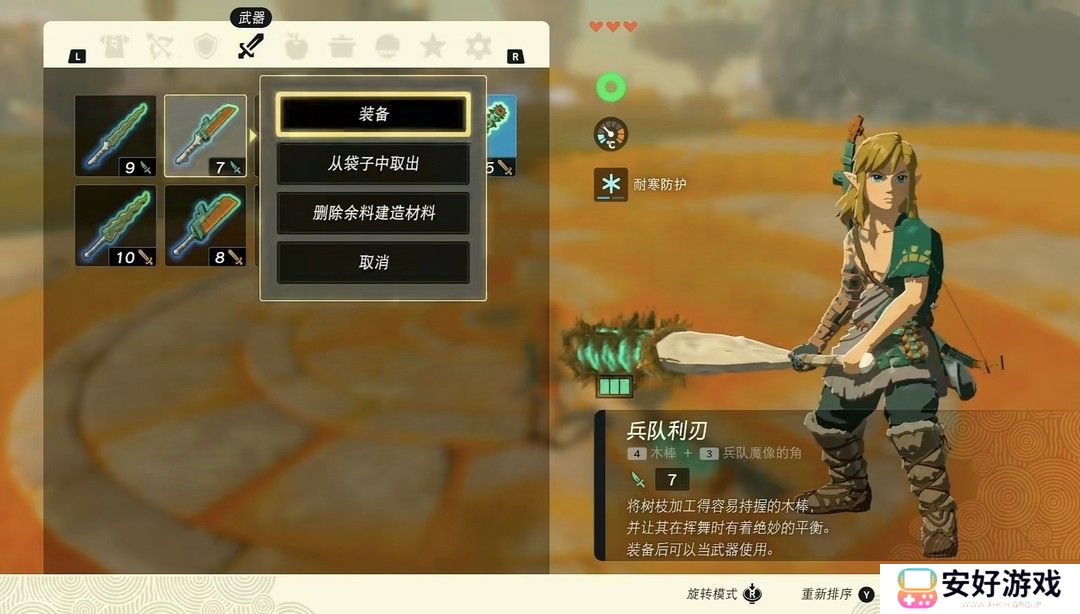Pick the weapon slot with attack 8
Viewport: 1080px width, 614px height.
[x=205, y=226]
